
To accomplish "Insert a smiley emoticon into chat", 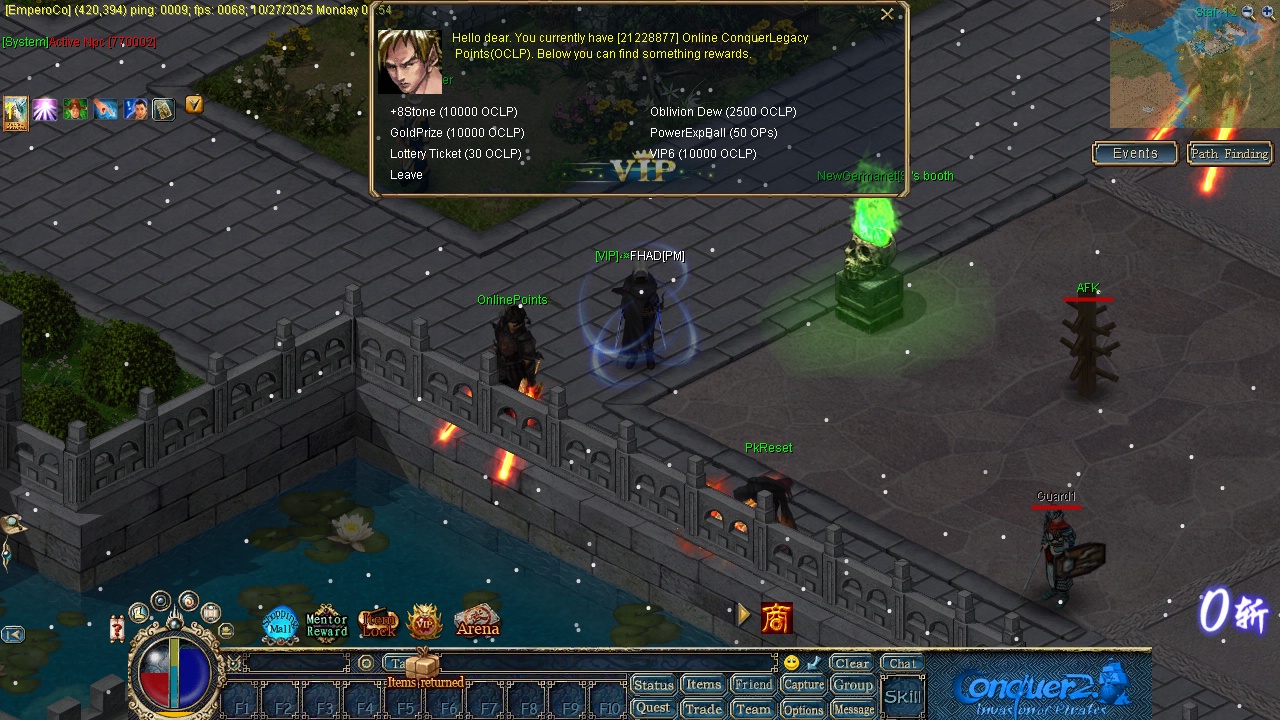I will (x=790, y=661).
